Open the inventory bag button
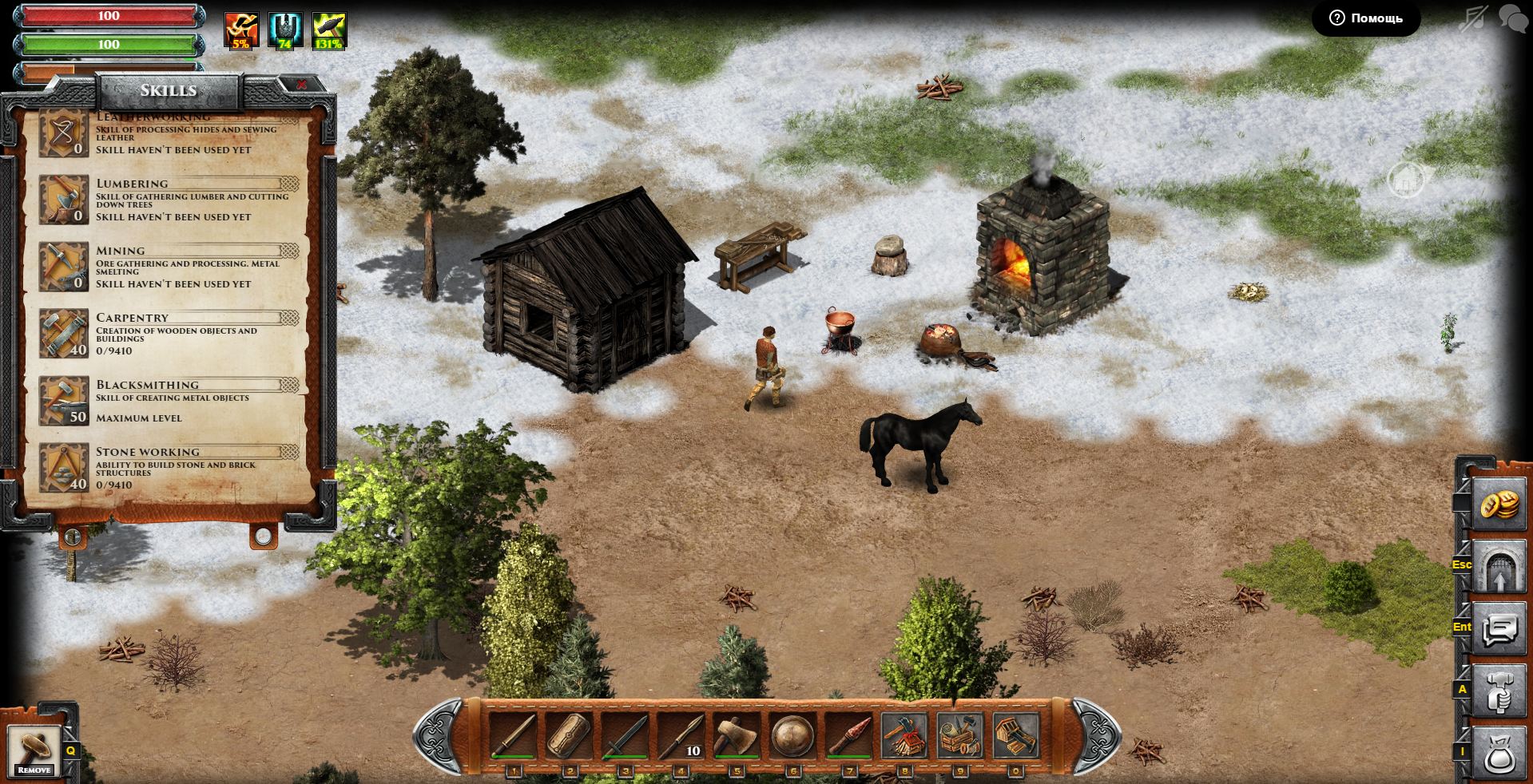Image resolution: width=1533 pixels, height=784 pixels. [x=1499, y=753]
